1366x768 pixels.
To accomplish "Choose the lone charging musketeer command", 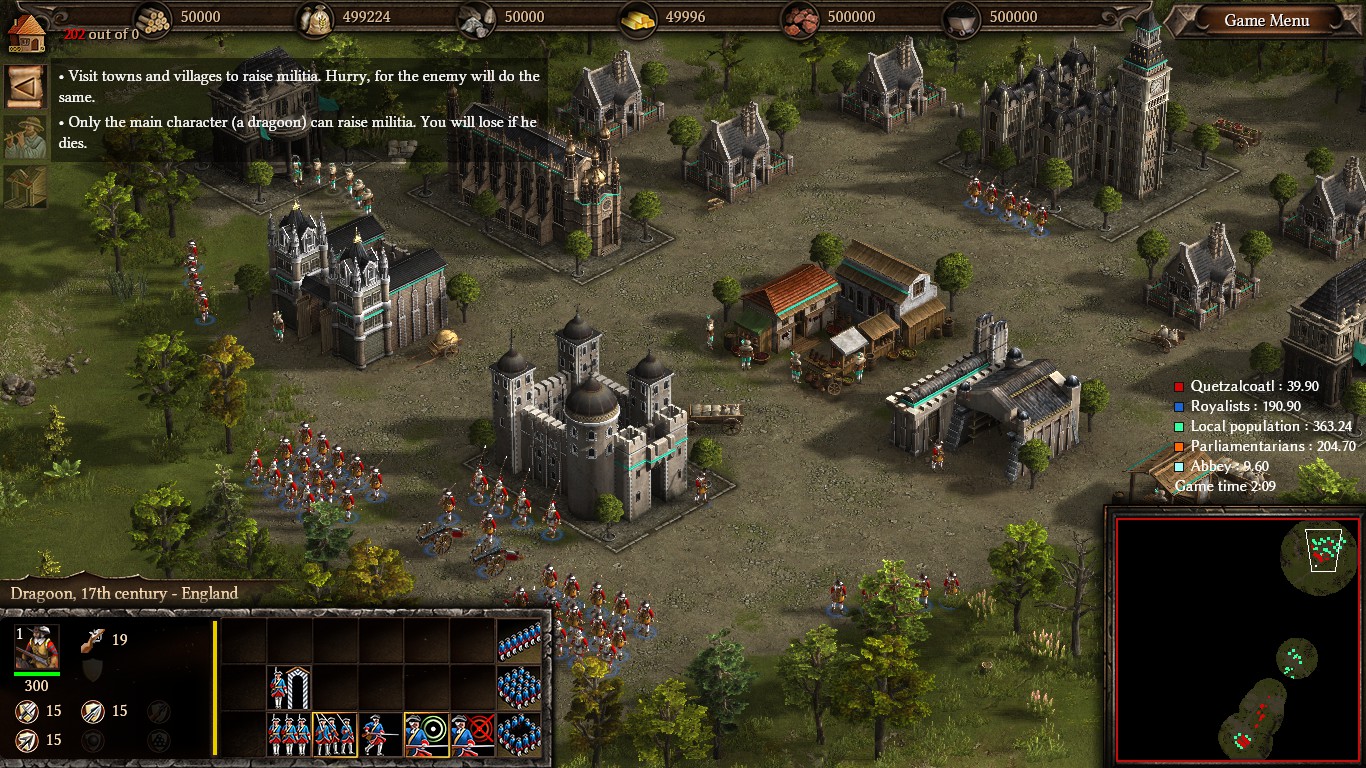I will point(381,735).
